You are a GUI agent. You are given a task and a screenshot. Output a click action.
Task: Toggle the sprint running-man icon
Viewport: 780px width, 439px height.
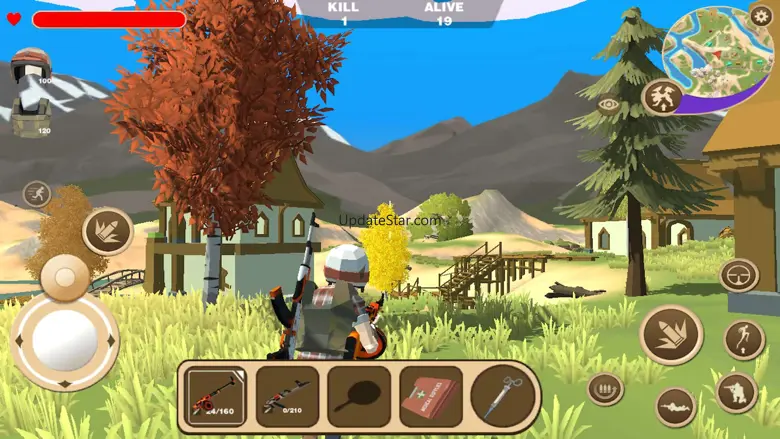click(x=37, y=193)
